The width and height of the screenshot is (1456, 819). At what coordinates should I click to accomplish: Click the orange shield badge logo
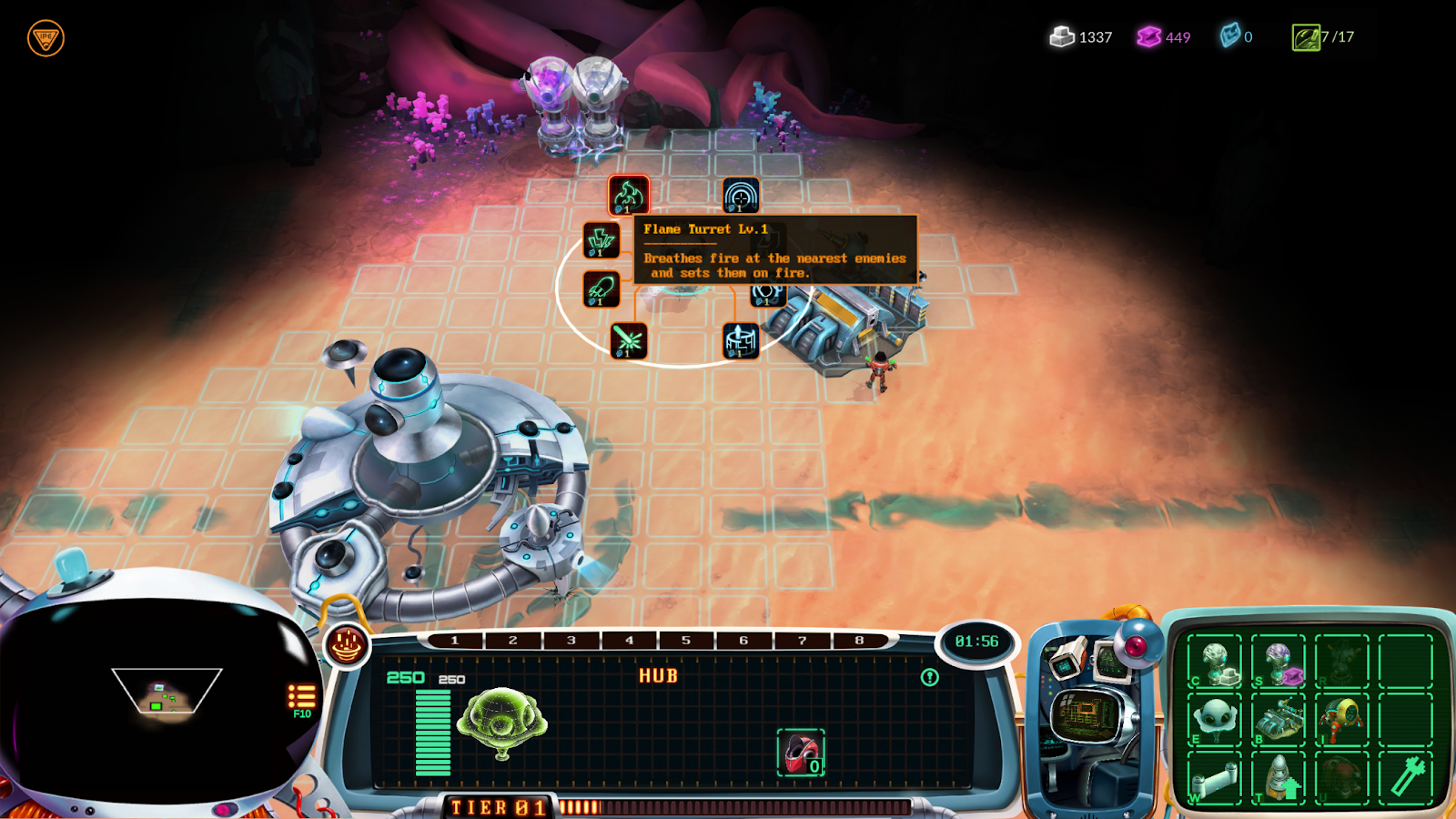[x=45, y=38]
